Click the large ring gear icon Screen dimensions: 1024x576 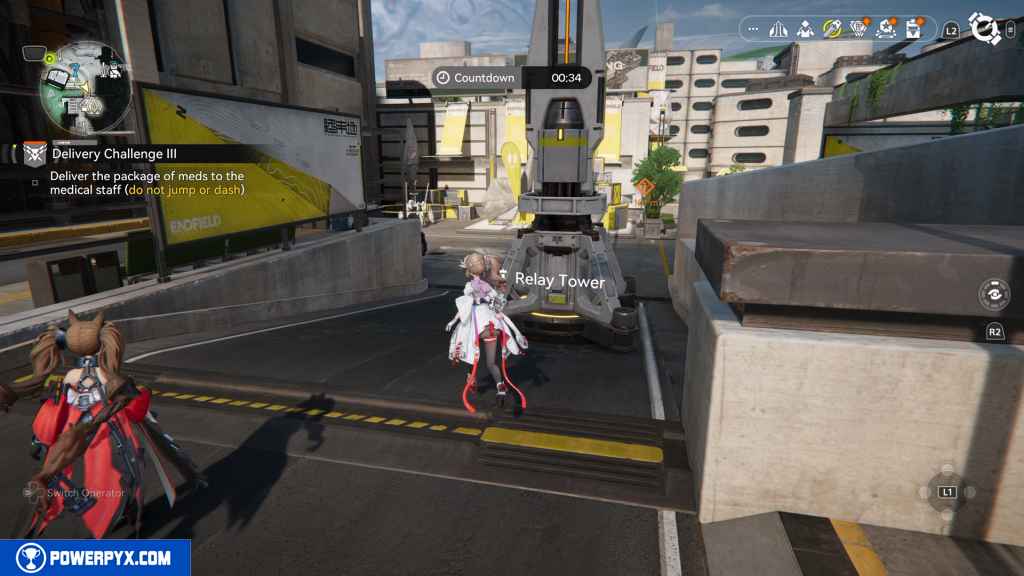985,30
